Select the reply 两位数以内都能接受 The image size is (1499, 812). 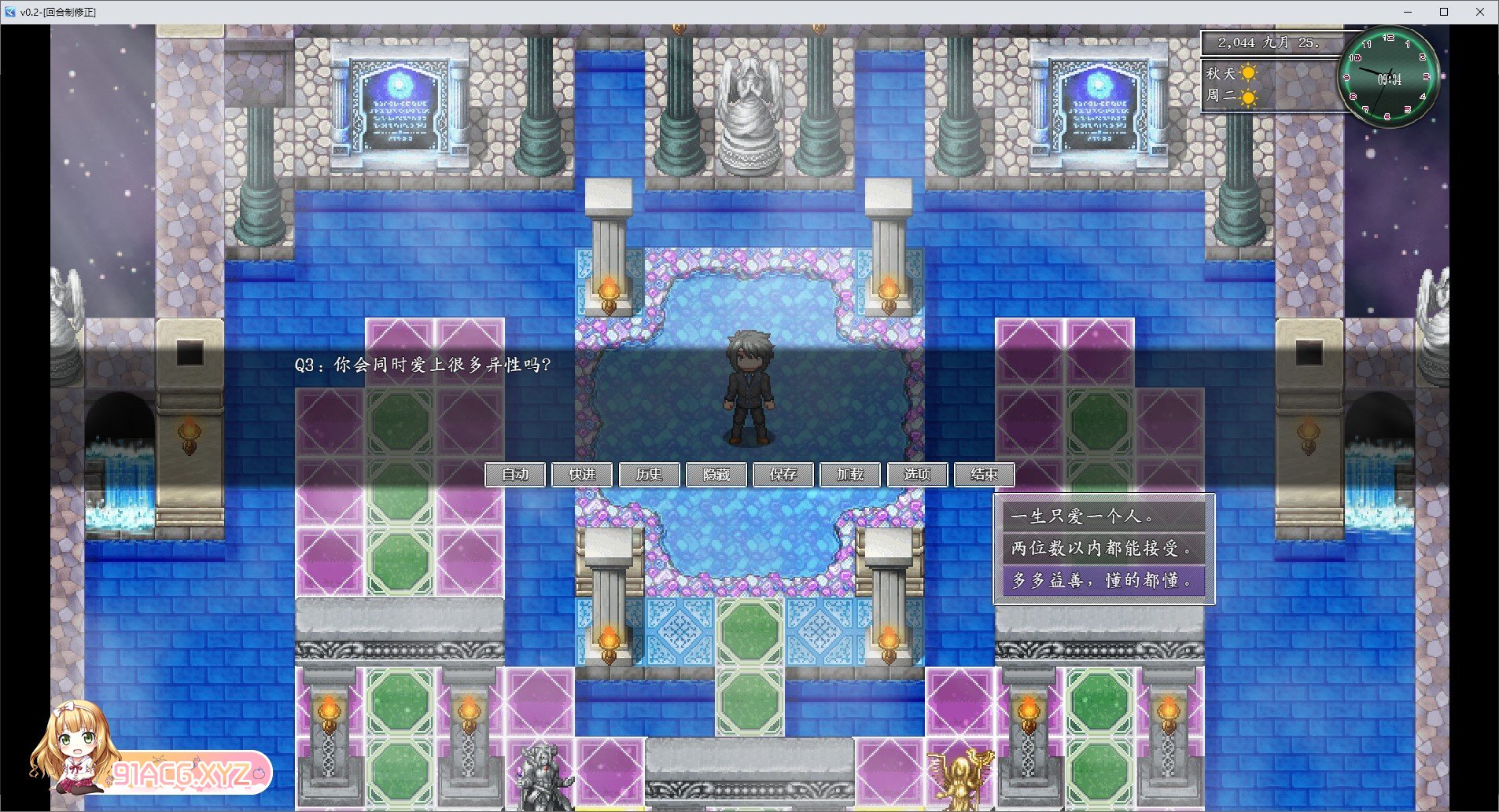point(1103,548)
